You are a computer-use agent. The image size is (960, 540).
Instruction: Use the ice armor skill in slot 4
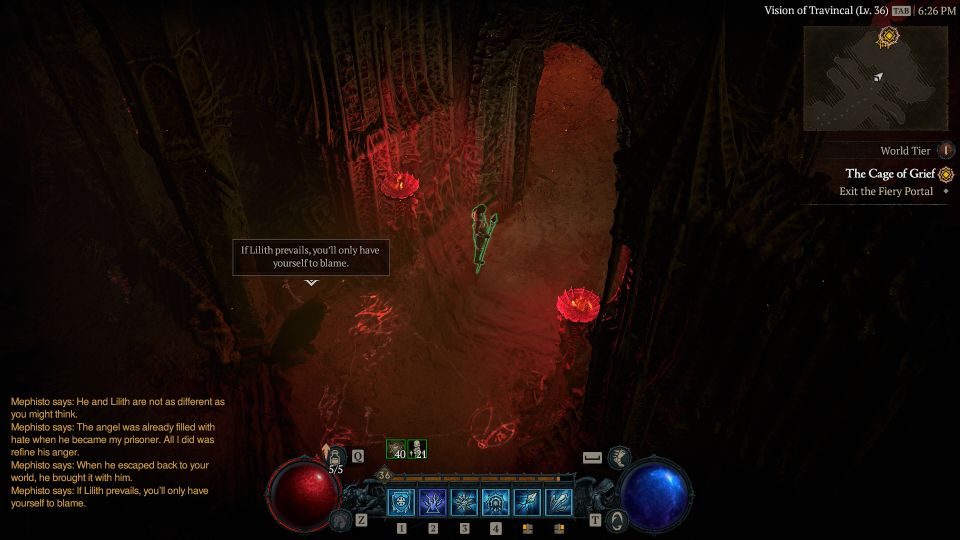point(496,502)
